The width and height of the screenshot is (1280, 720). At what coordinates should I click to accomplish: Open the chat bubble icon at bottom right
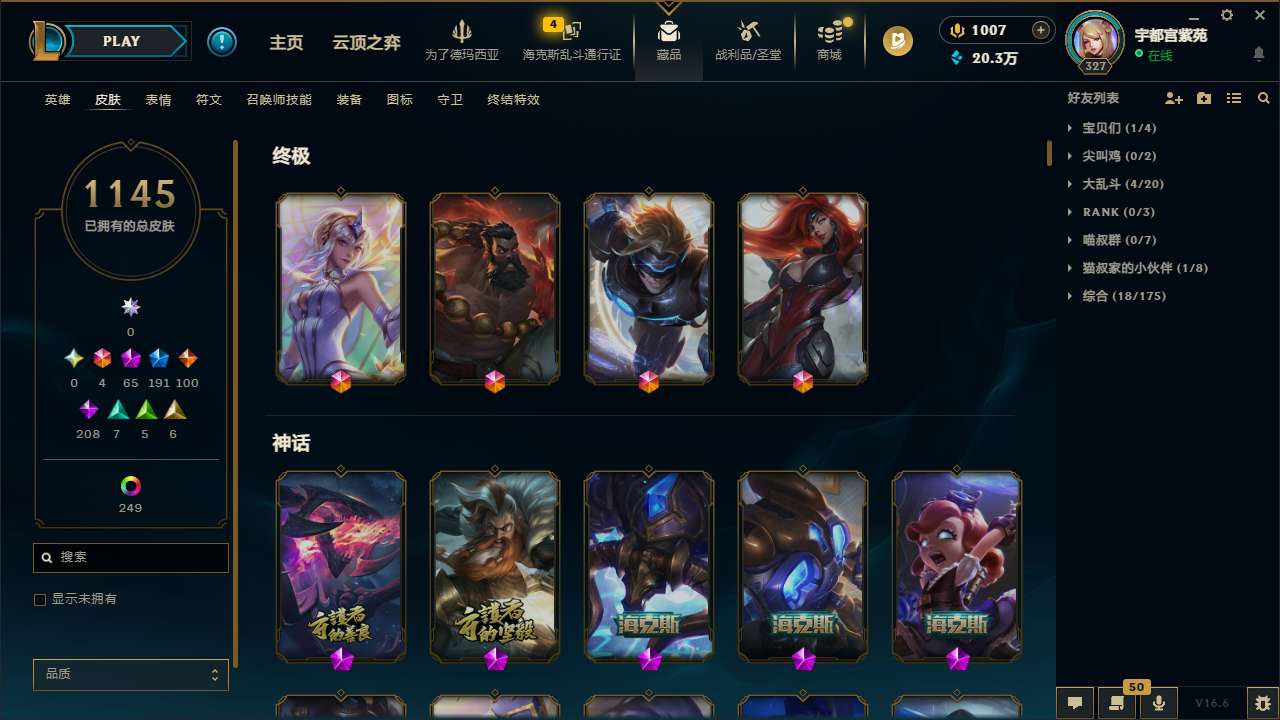coord(1073,703)
